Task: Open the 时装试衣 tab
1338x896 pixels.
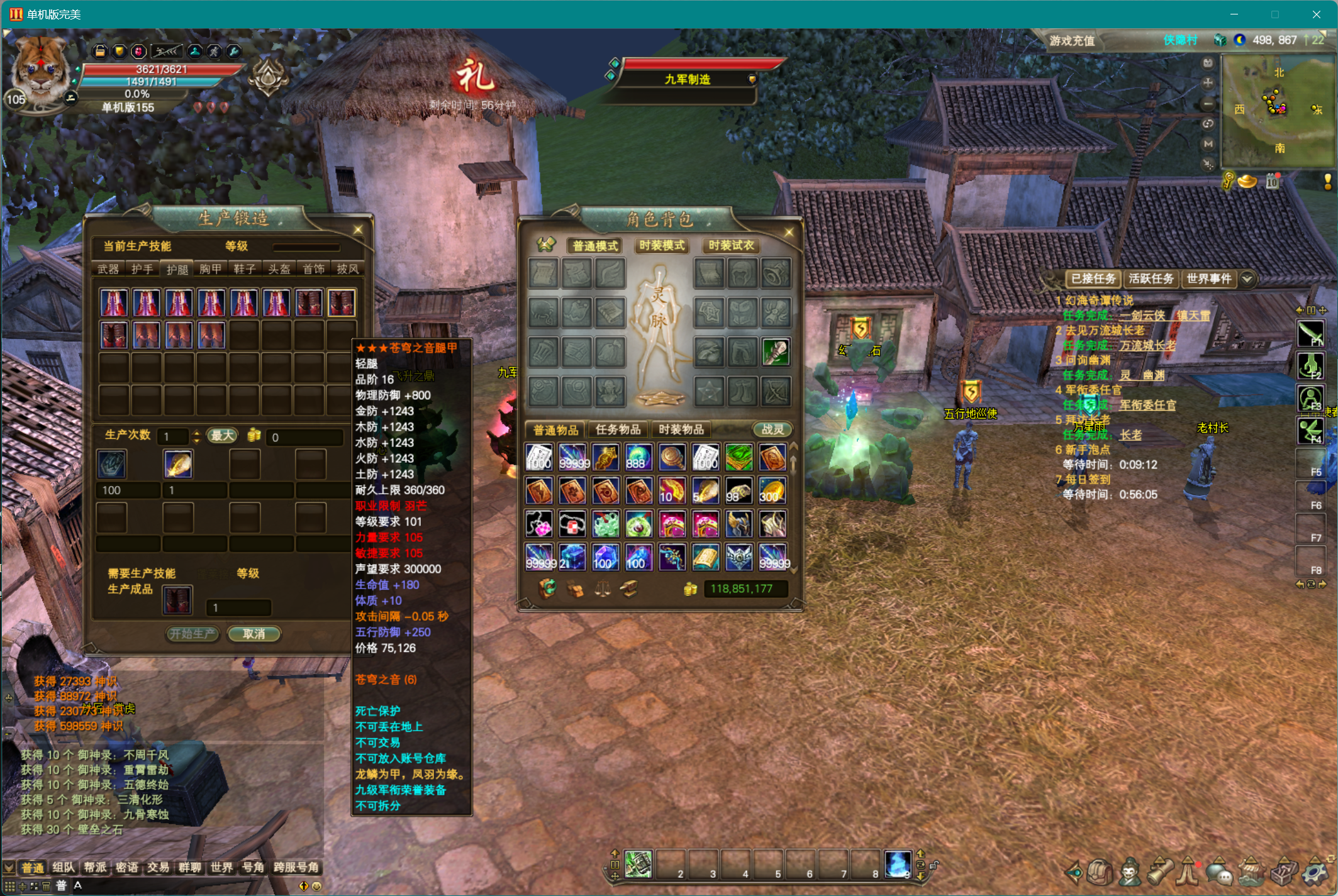Action: pos(731,245)
